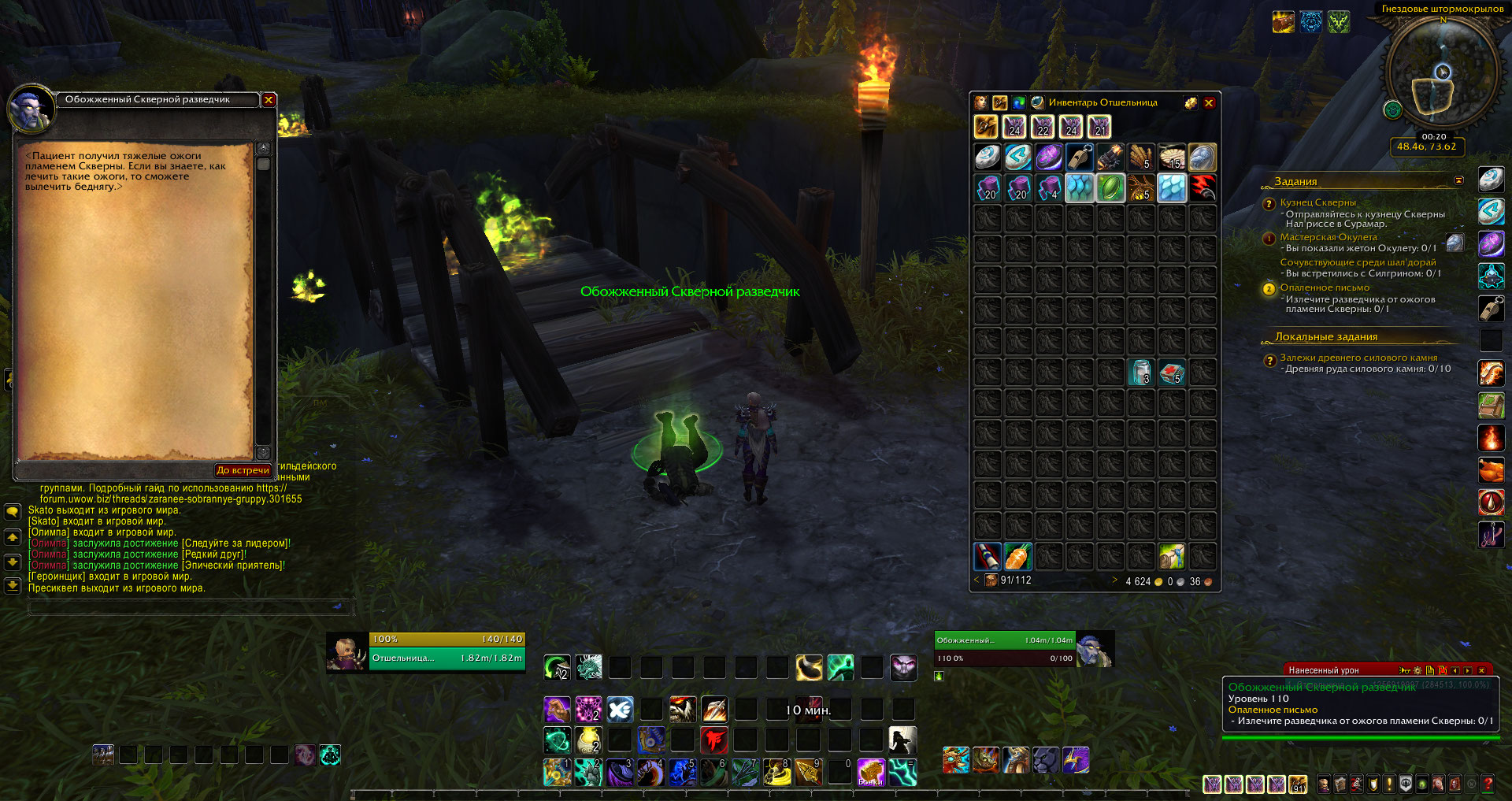Image resolution: width=1512 pixels, height=801 pixels.
Task: Select the whistle item in the bag
Action: pos(1080,158)
